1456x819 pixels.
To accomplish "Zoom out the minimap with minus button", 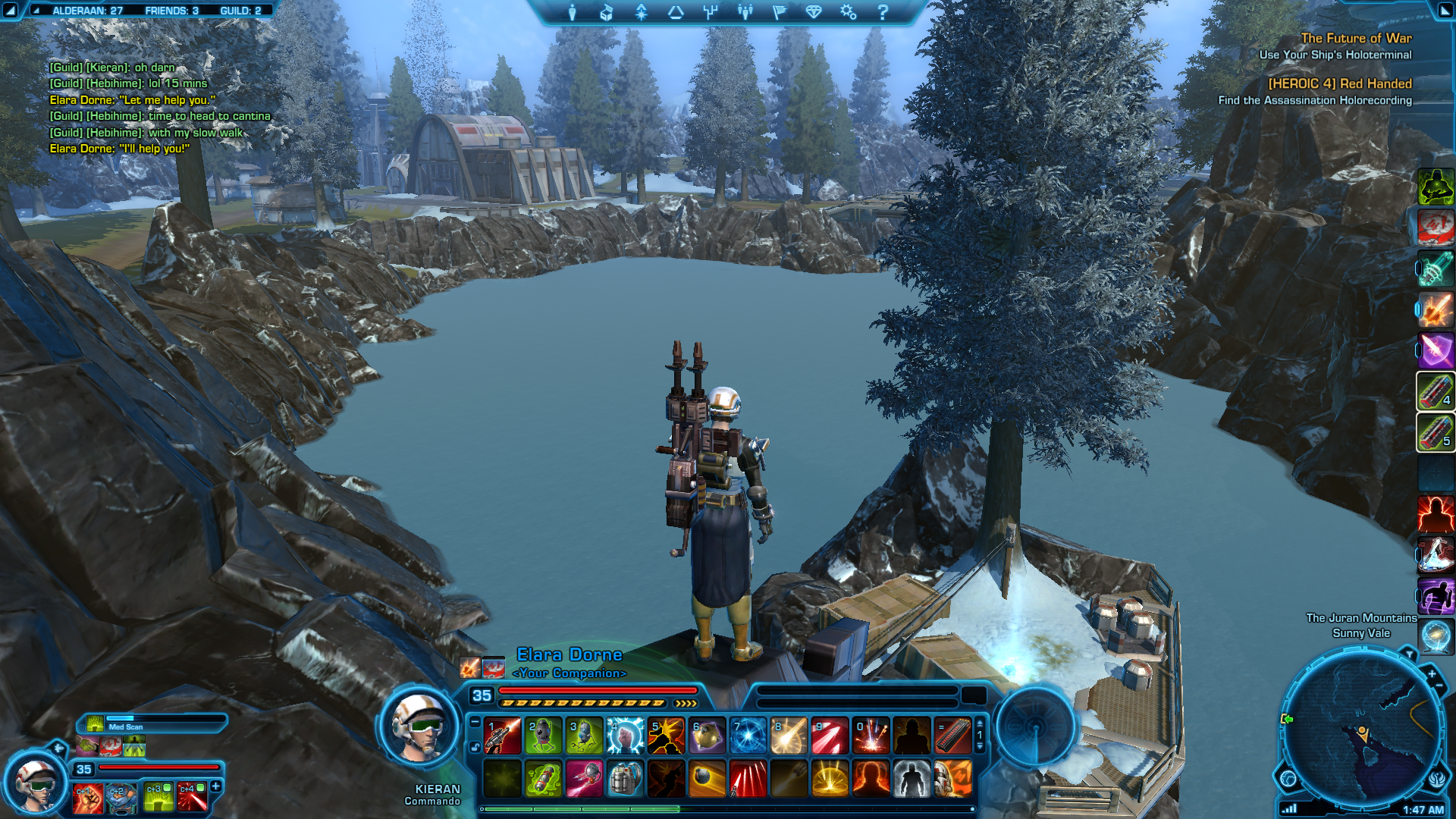I will click(1439, 686).
